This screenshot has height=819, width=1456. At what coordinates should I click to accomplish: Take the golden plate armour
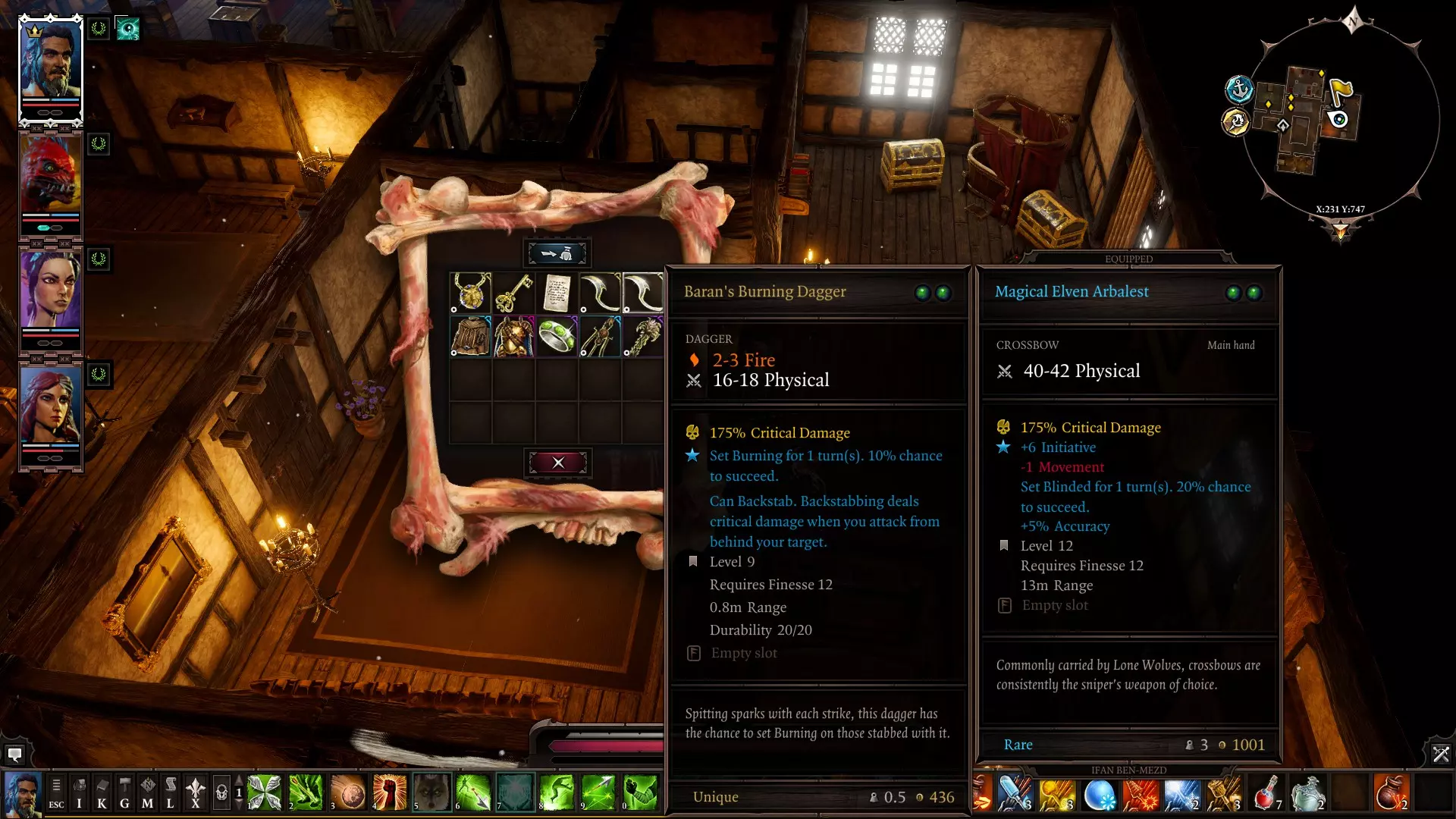[514, 336]
